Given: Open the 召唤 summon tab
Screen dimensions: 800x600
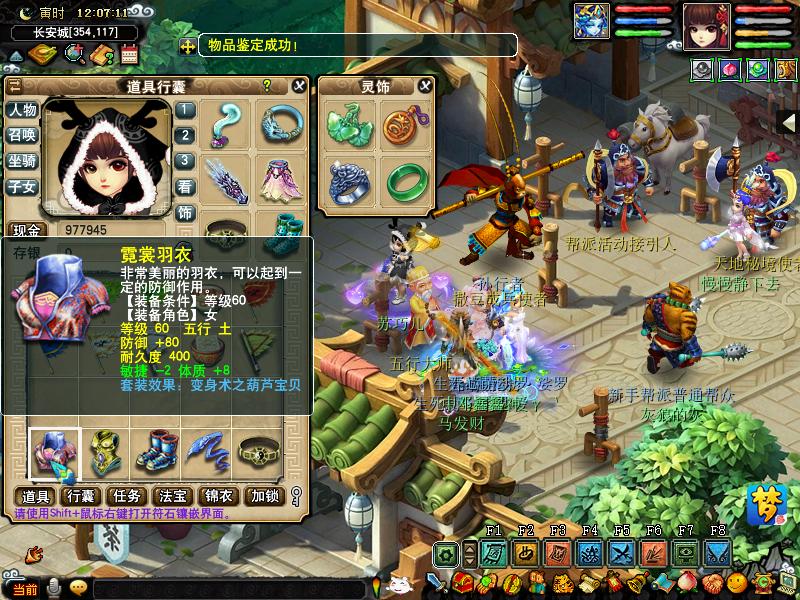Looking at the screenshot, I should click(22, 135).
